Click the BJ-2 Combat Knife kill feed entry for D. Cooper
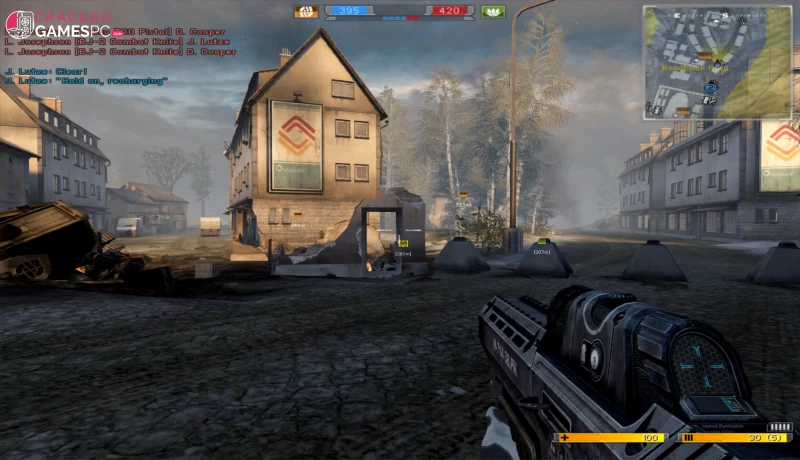The image size is (800, 460). (x=118, y=51)
